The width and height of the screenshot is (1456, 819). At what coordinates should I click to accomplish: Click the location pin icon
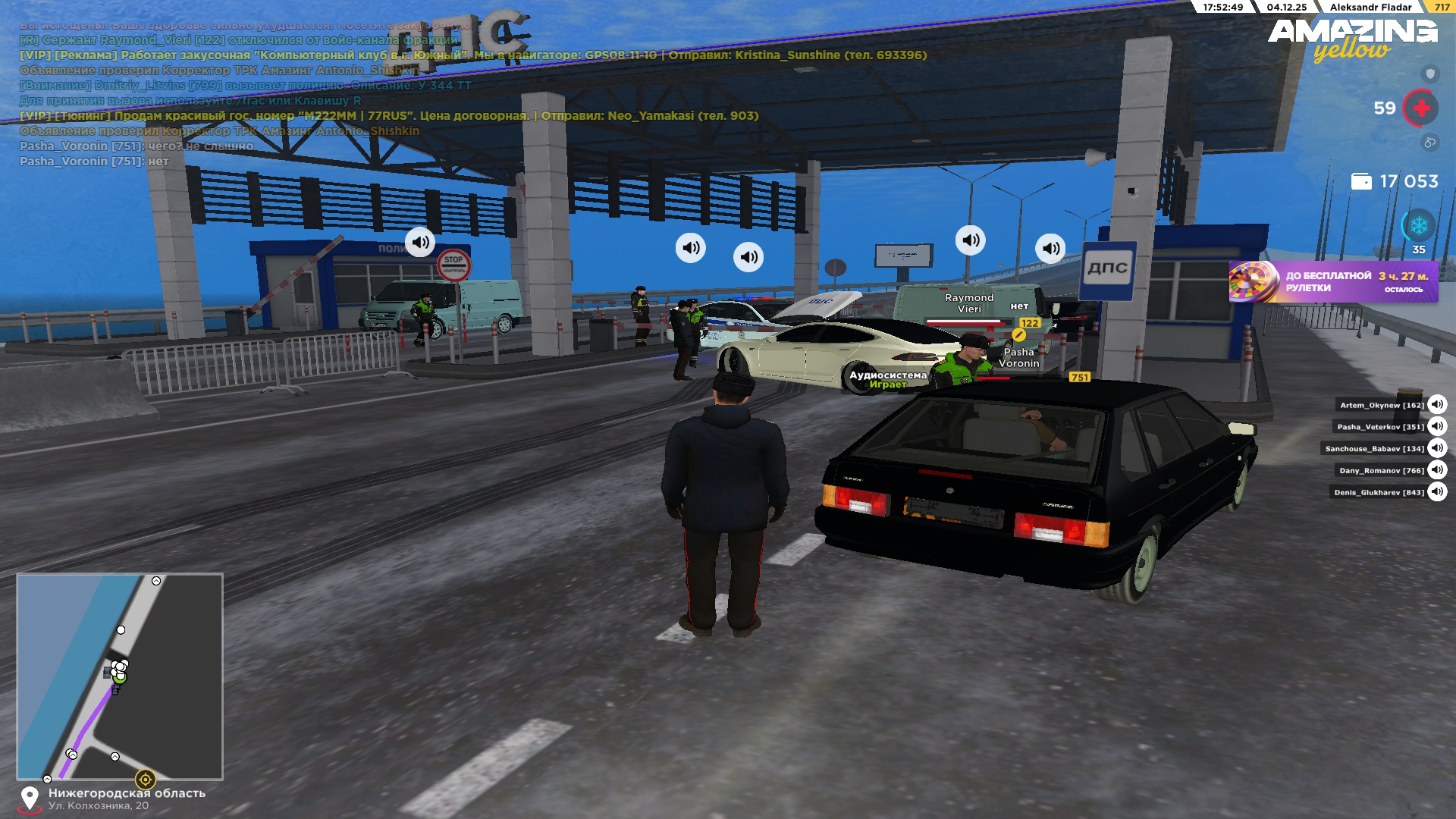tap(30, 798)
